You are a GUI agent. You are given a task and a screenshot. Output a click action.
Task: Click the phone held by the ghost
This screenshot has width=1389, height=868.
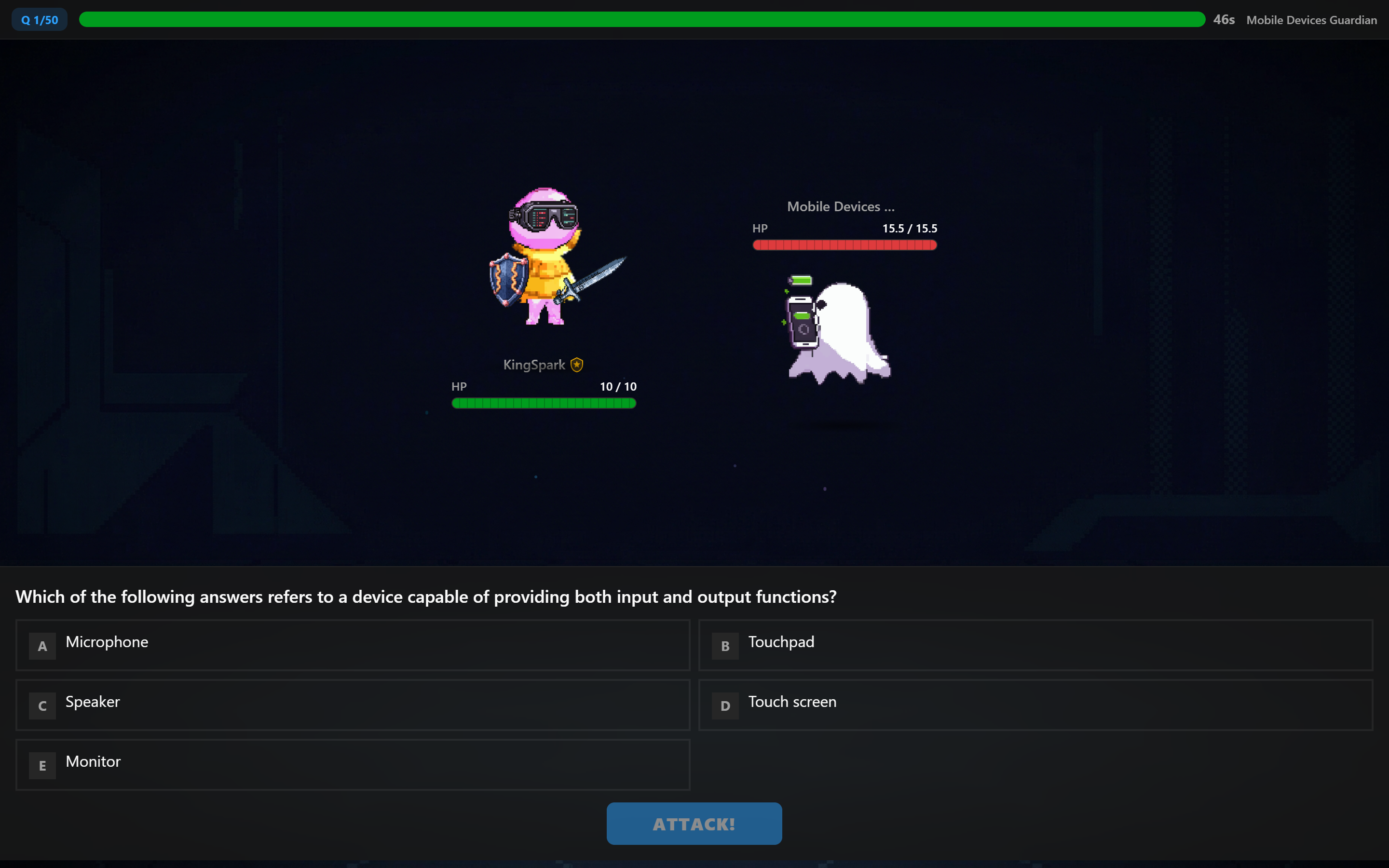click(x=803, y=322)
